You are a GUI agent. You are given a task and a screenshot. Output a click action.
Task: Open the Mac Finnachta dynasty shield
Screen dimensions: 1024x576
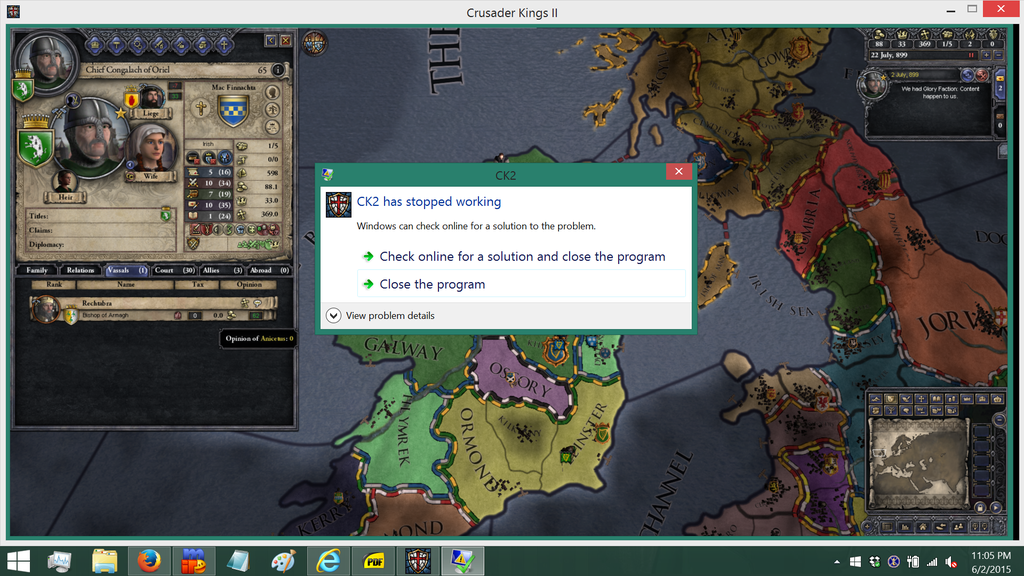pos(232,110)
